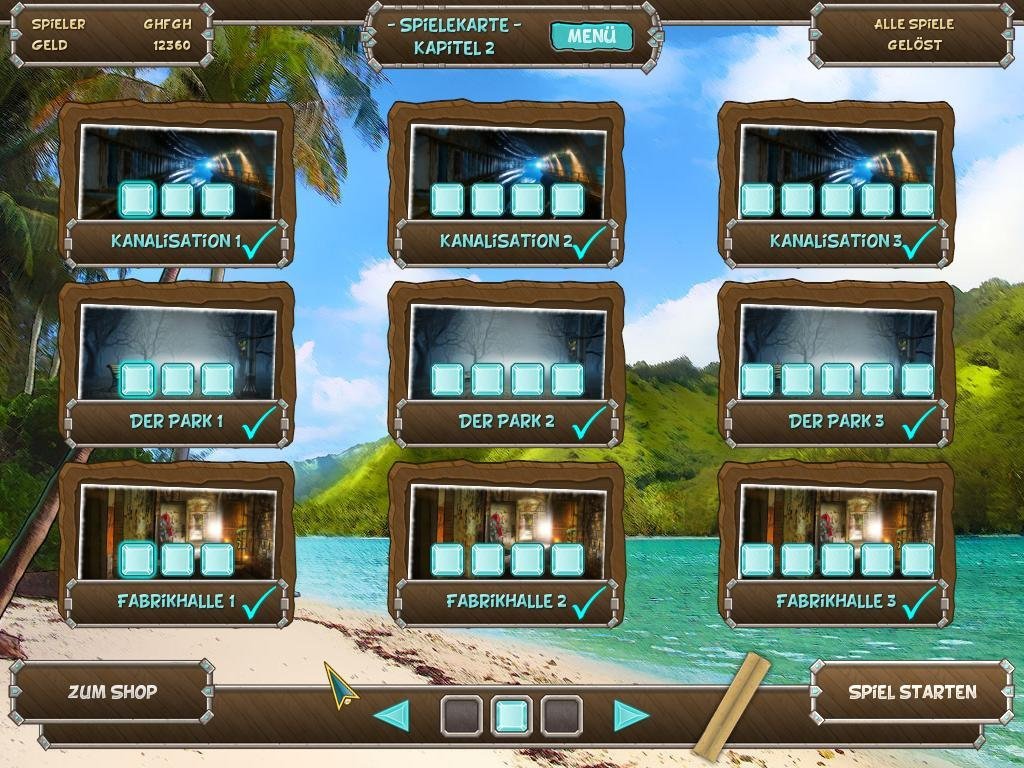The image size is (1024, 768).
Task: Open the Menü button
Action: tap(591, 37)
